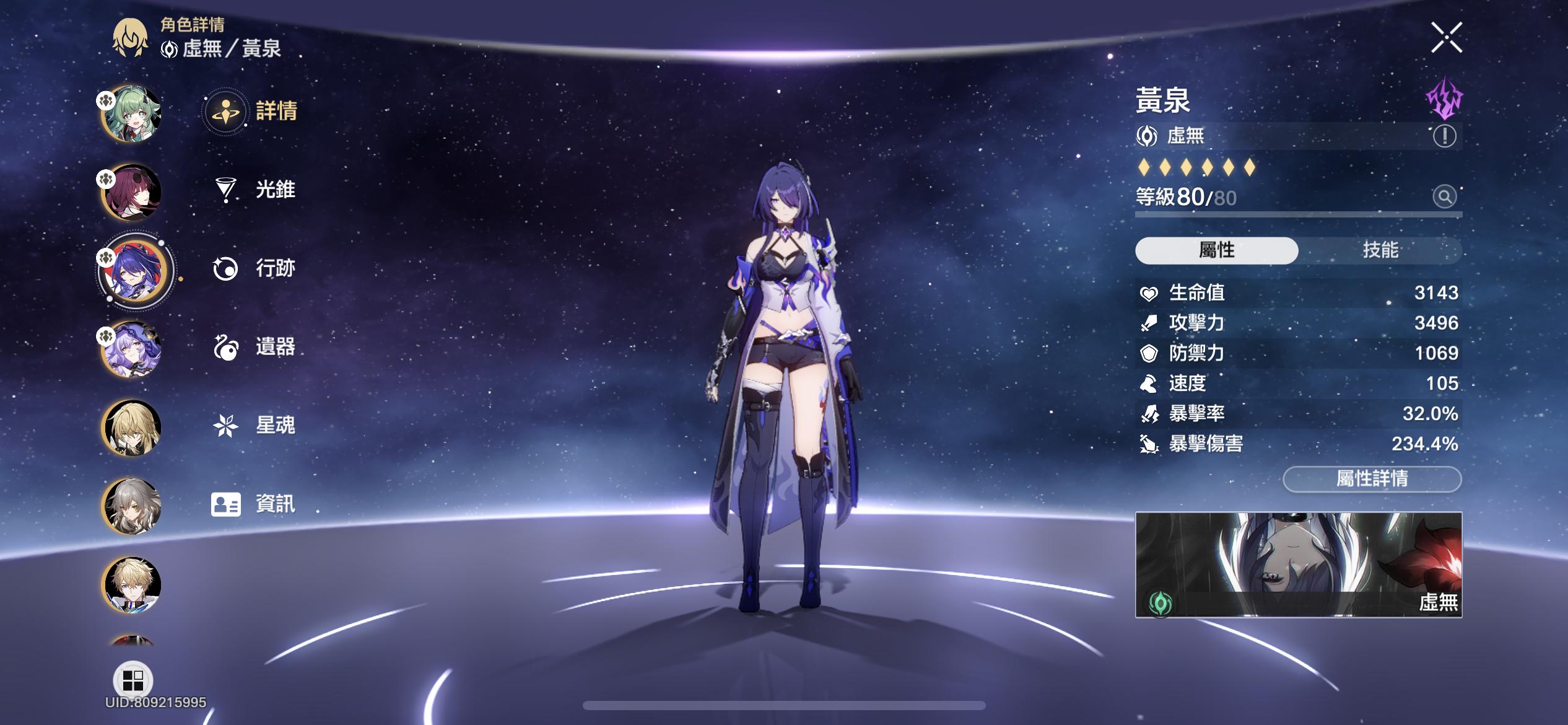View the equipped light cone card image
1568x725 pixels.
1298,565
